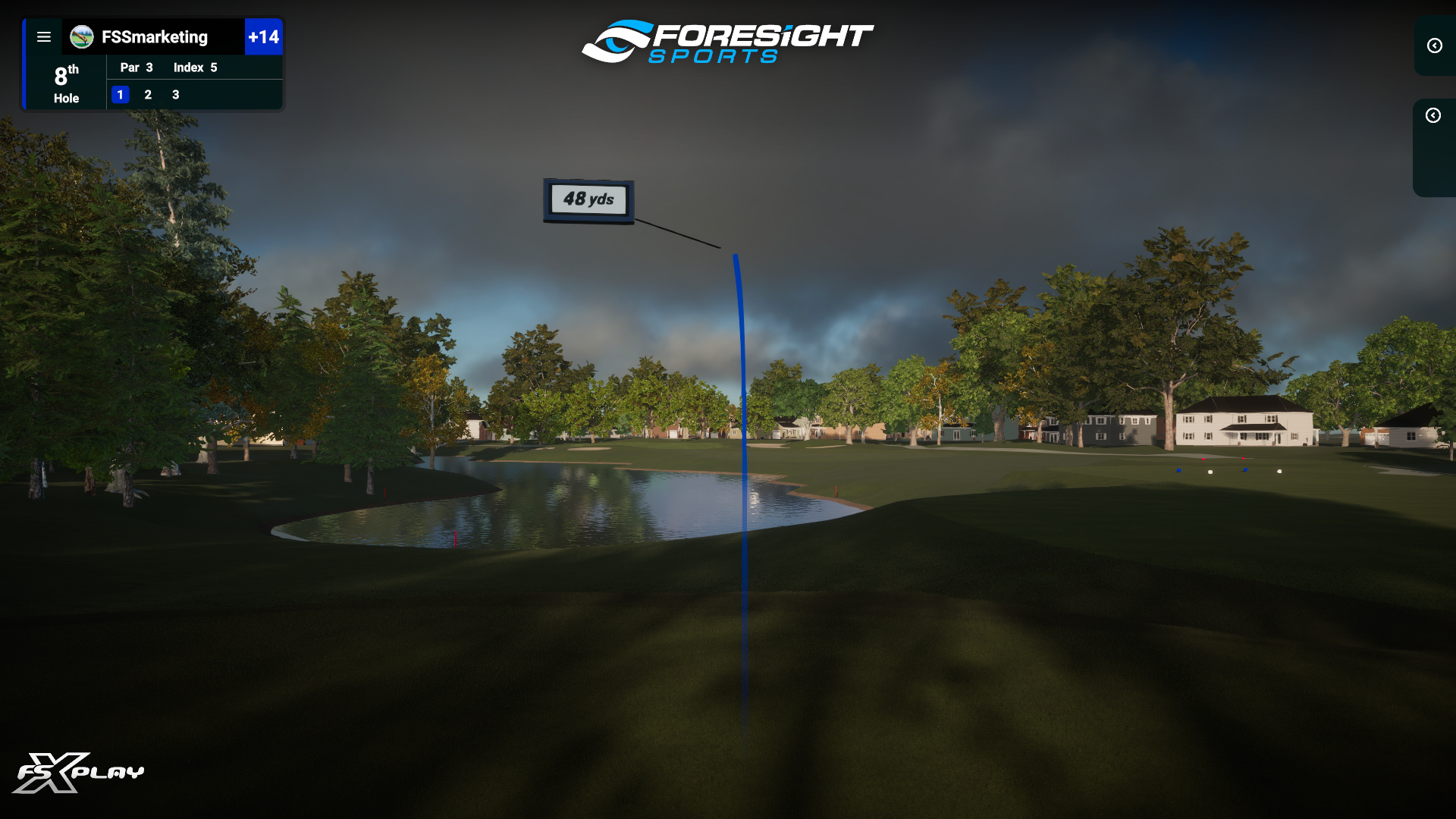Click the Index 5 label

click(x=194, y=67)
